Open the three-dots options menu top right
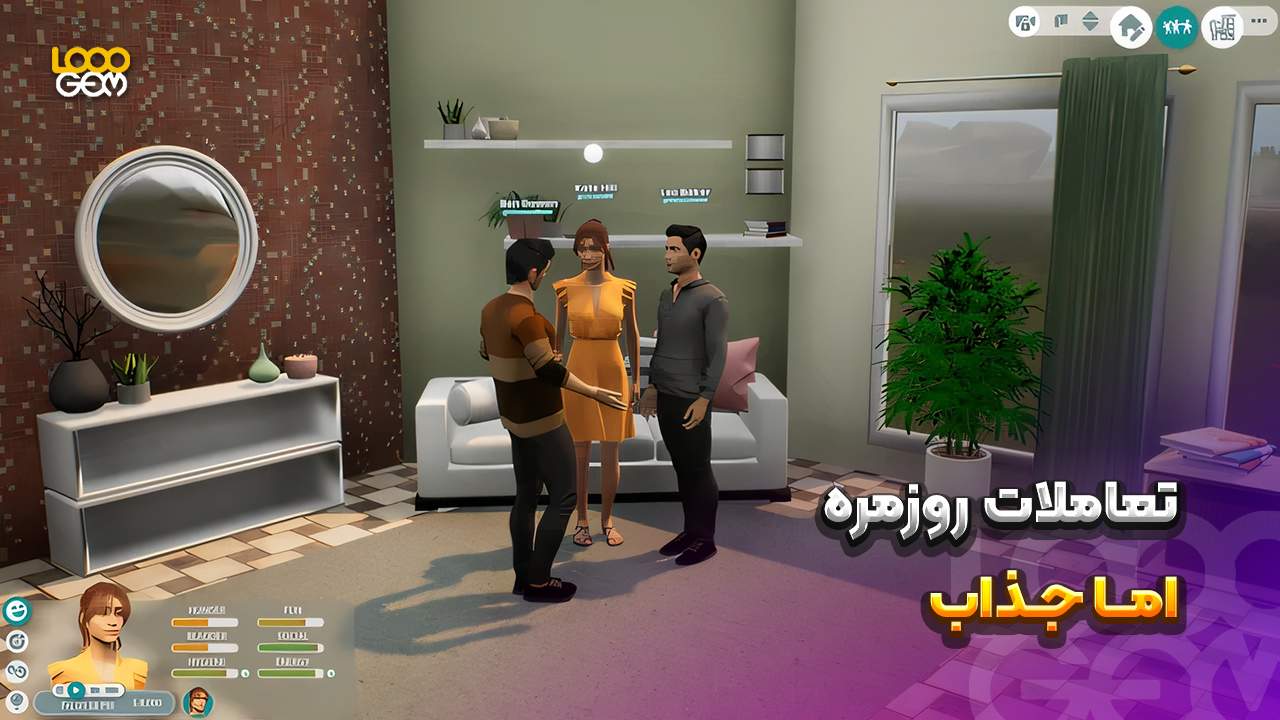 pos(1258,21)
